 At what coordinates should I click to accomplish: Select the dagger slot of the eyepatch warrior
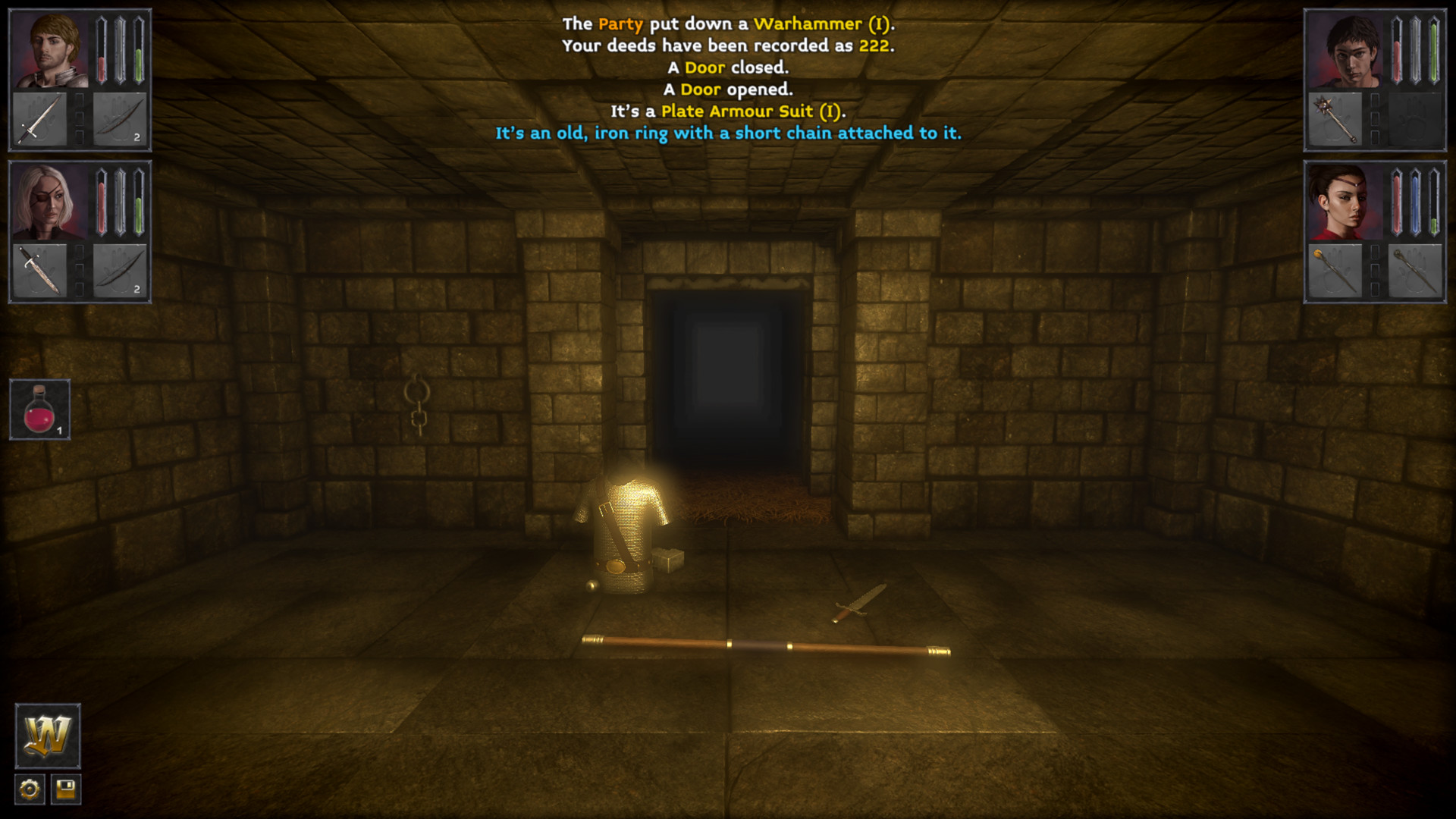click(x=39, y=271)
